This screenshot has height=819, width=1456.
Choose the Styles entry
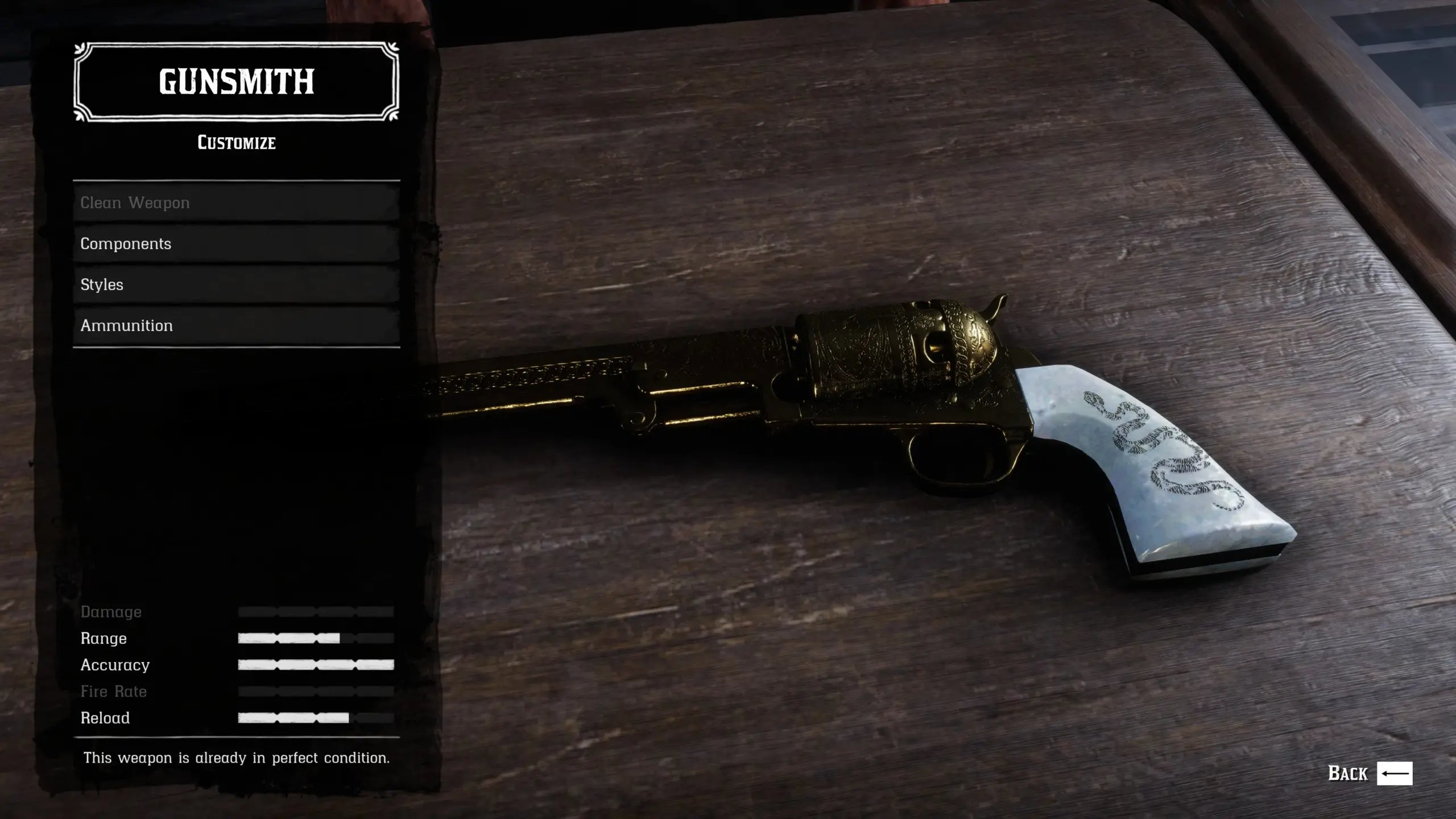coord(236,284)
